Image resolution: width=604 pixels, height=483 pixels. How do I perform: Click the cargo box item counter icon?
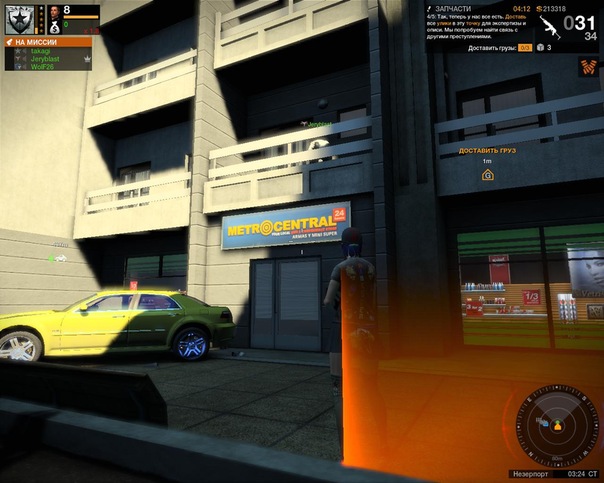[540, 47]
